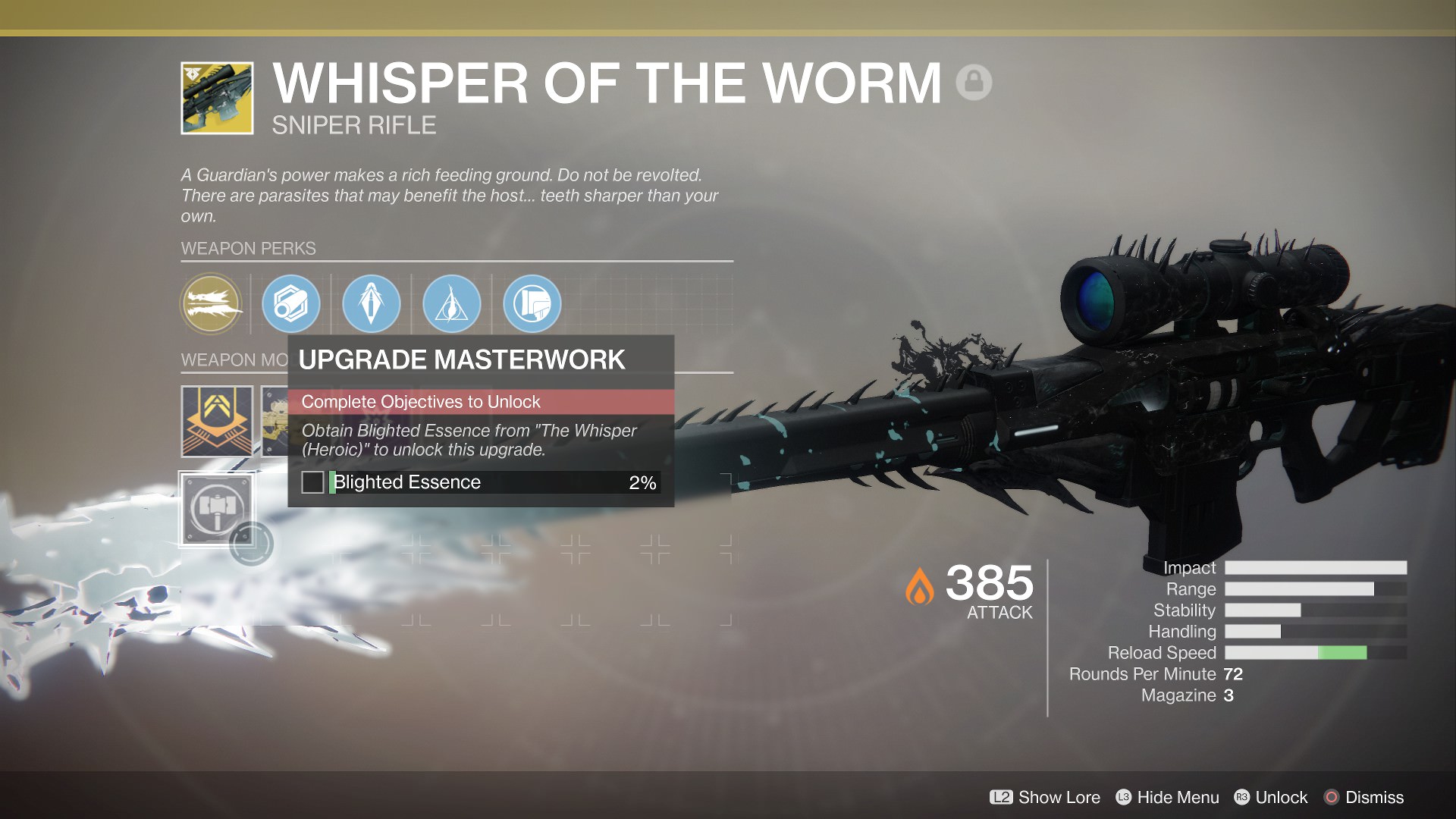
Task: Select the triangular trait perk icon
Action: coord(451,303)
